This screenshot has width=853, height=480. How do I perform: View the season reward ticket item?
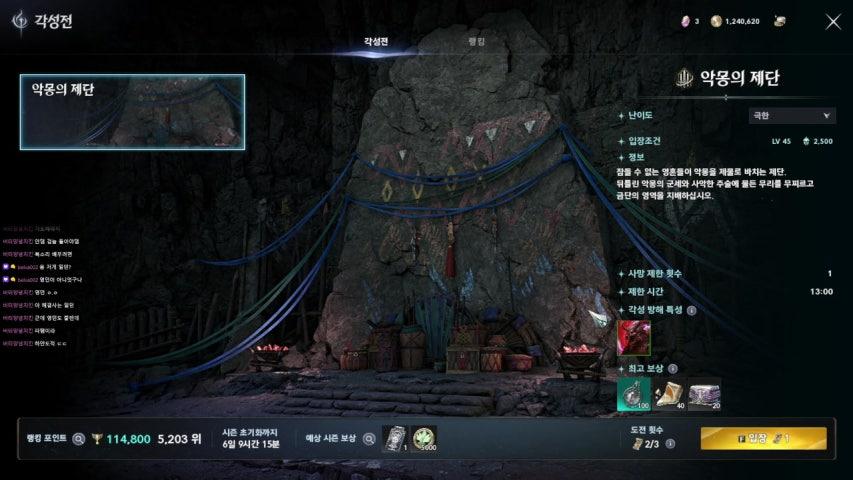[394, 438]
